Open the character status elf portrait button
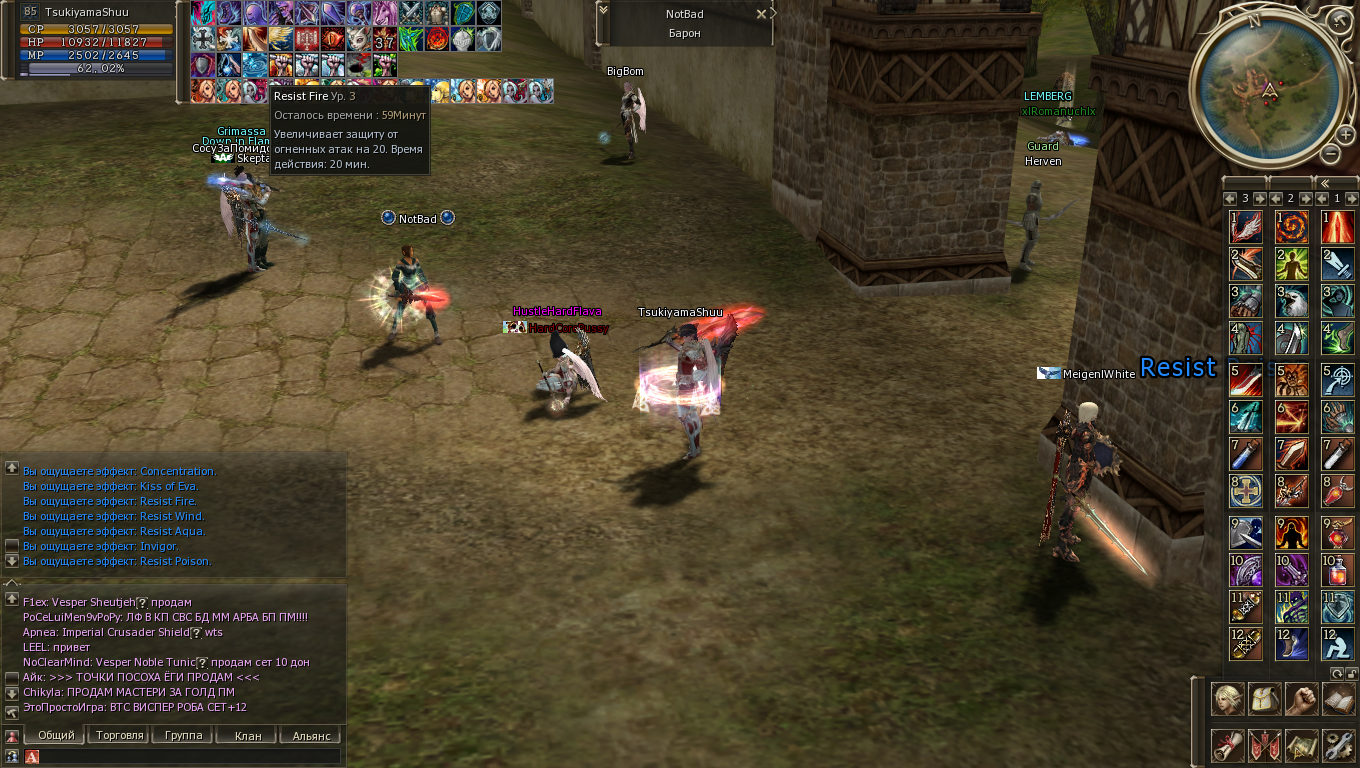 [1228, 699]
